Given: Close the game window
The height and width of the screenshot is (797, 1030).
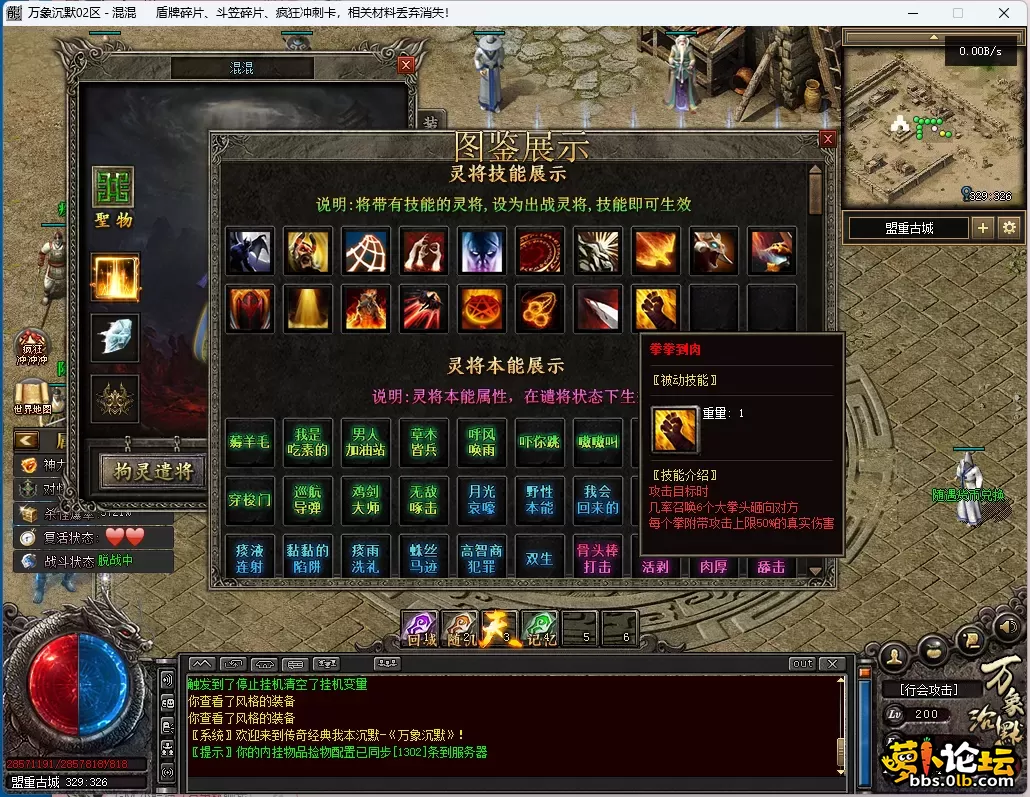Looking at the screenshot, I should 1003,13.
